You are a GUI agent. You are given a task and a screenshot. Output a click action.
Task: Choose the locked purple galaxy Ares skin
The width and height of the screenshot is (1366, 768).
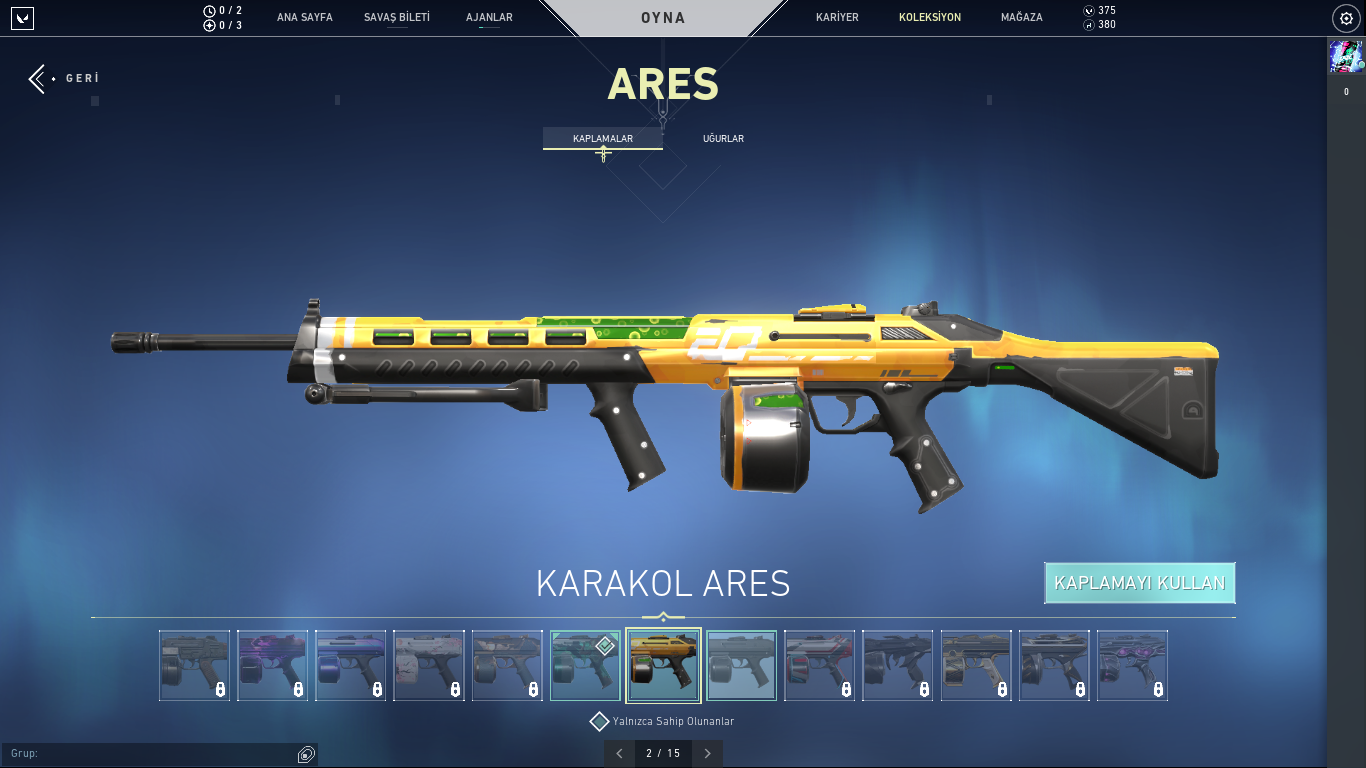point(273,665)
